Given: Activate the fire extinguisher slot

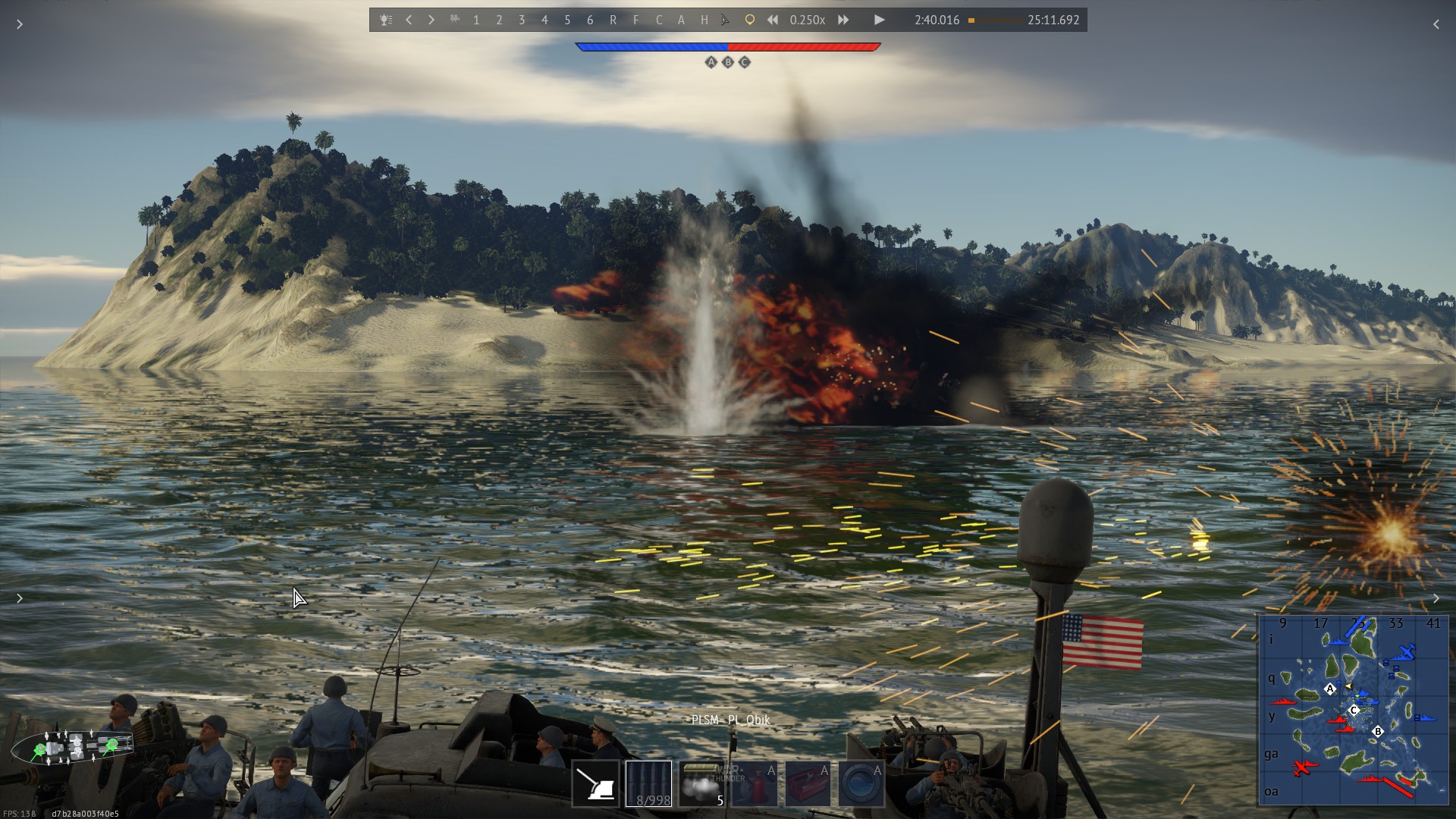Looking at the screenshot, I should click(755, 783).
